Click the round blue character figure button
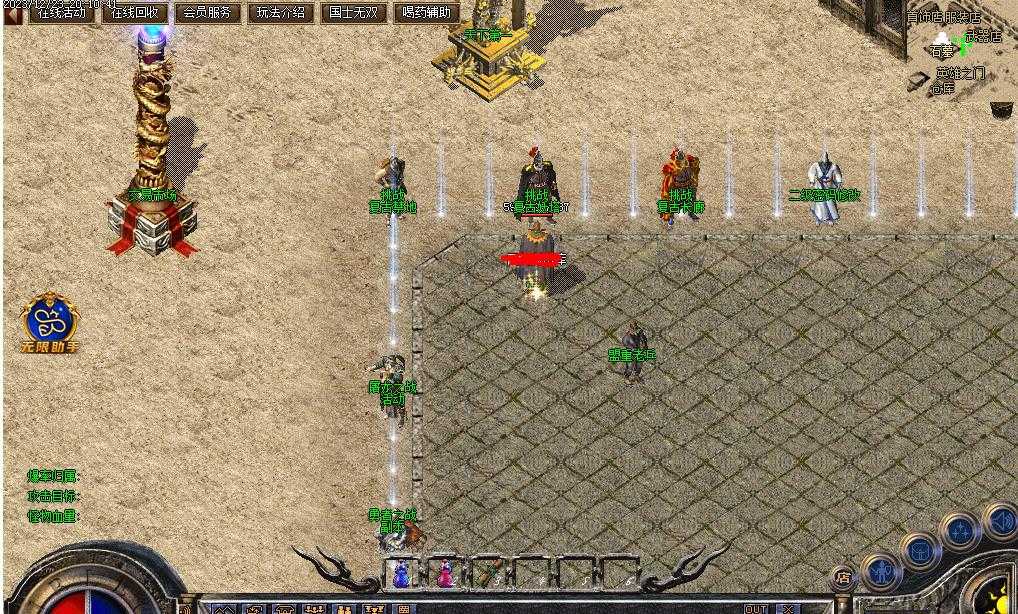 point(882,572)
